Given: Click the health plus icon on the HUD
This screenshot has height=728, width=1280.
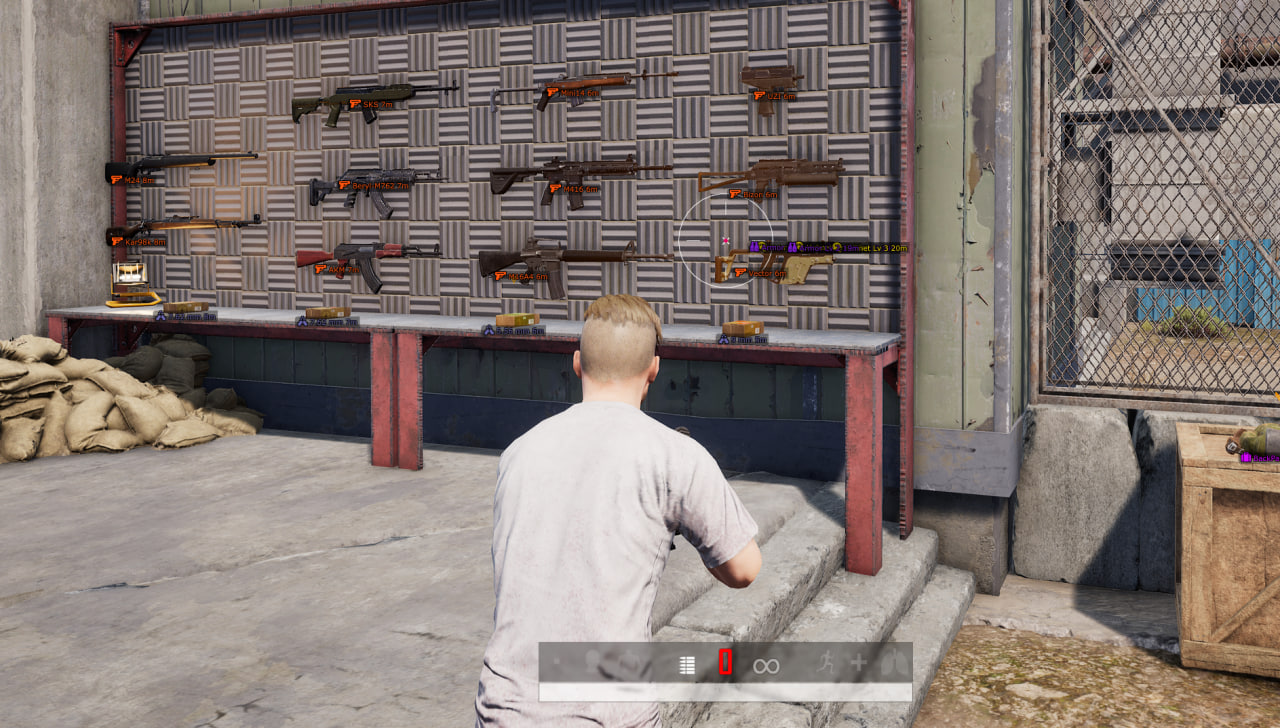Looking at the screenshot, I should tap(859, 661).
